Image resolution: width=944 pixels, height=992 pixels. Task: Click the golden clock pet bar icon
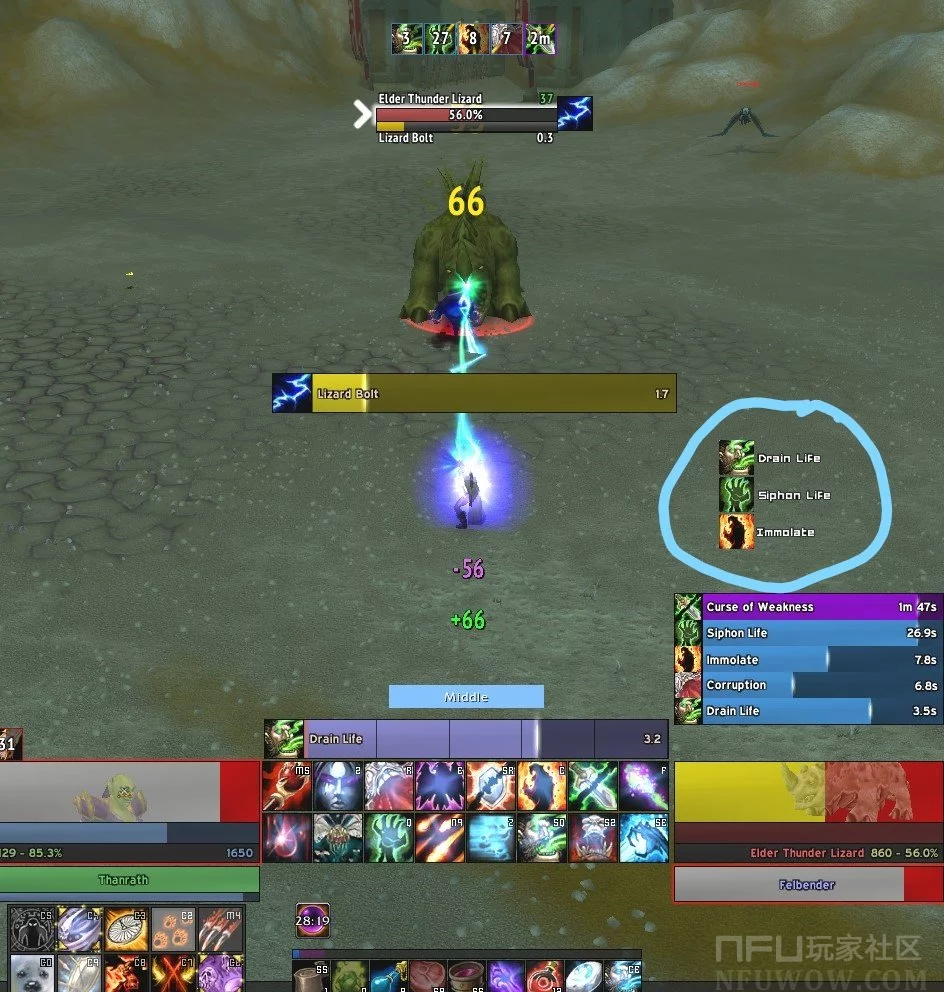[127, 929]
